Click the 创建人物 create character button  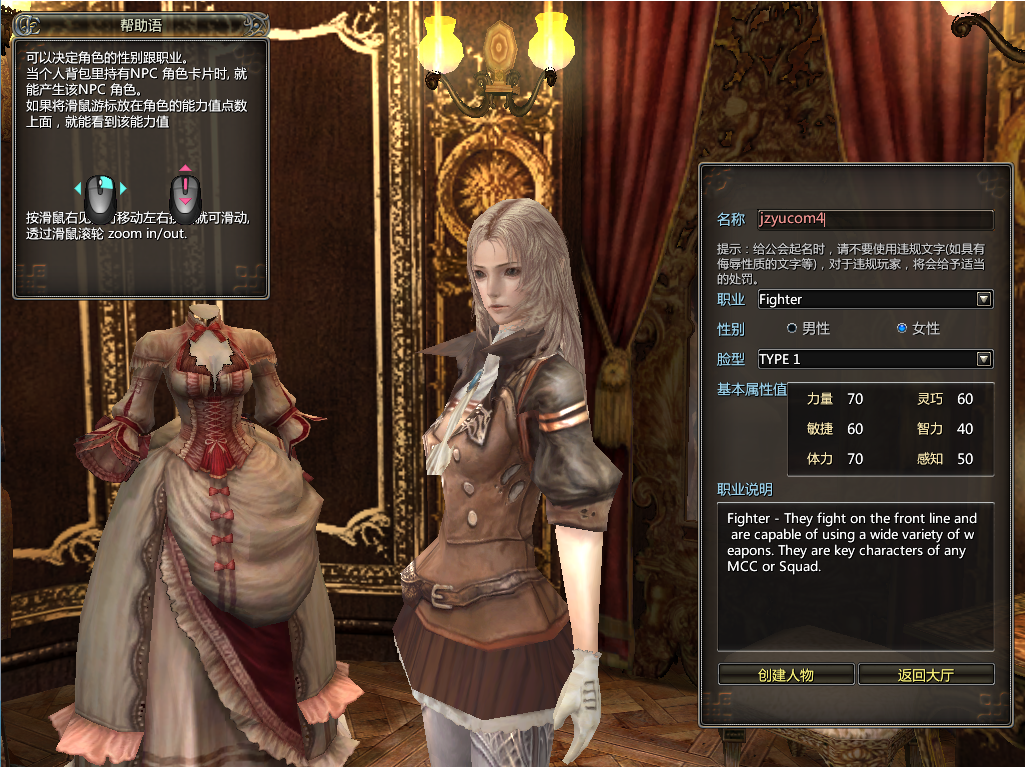(786, 674)
